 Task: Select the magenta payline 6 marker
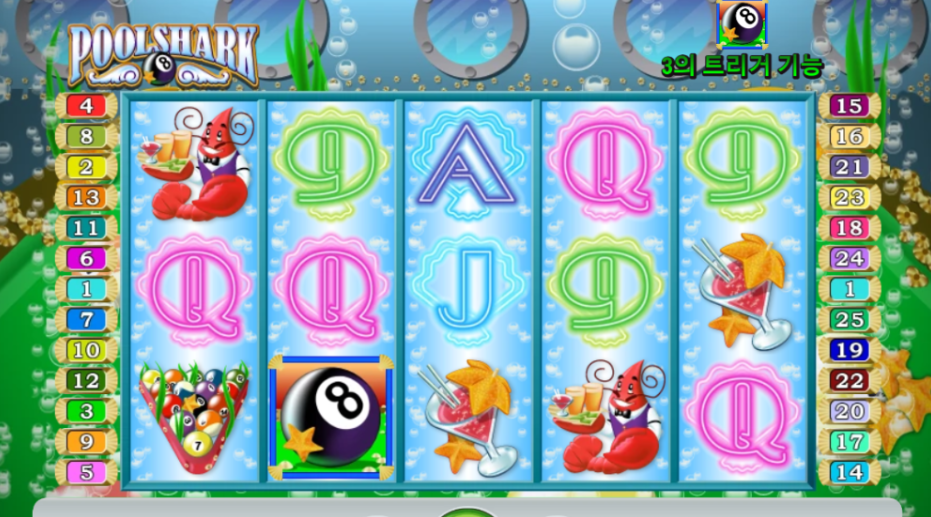pos(87,258)
